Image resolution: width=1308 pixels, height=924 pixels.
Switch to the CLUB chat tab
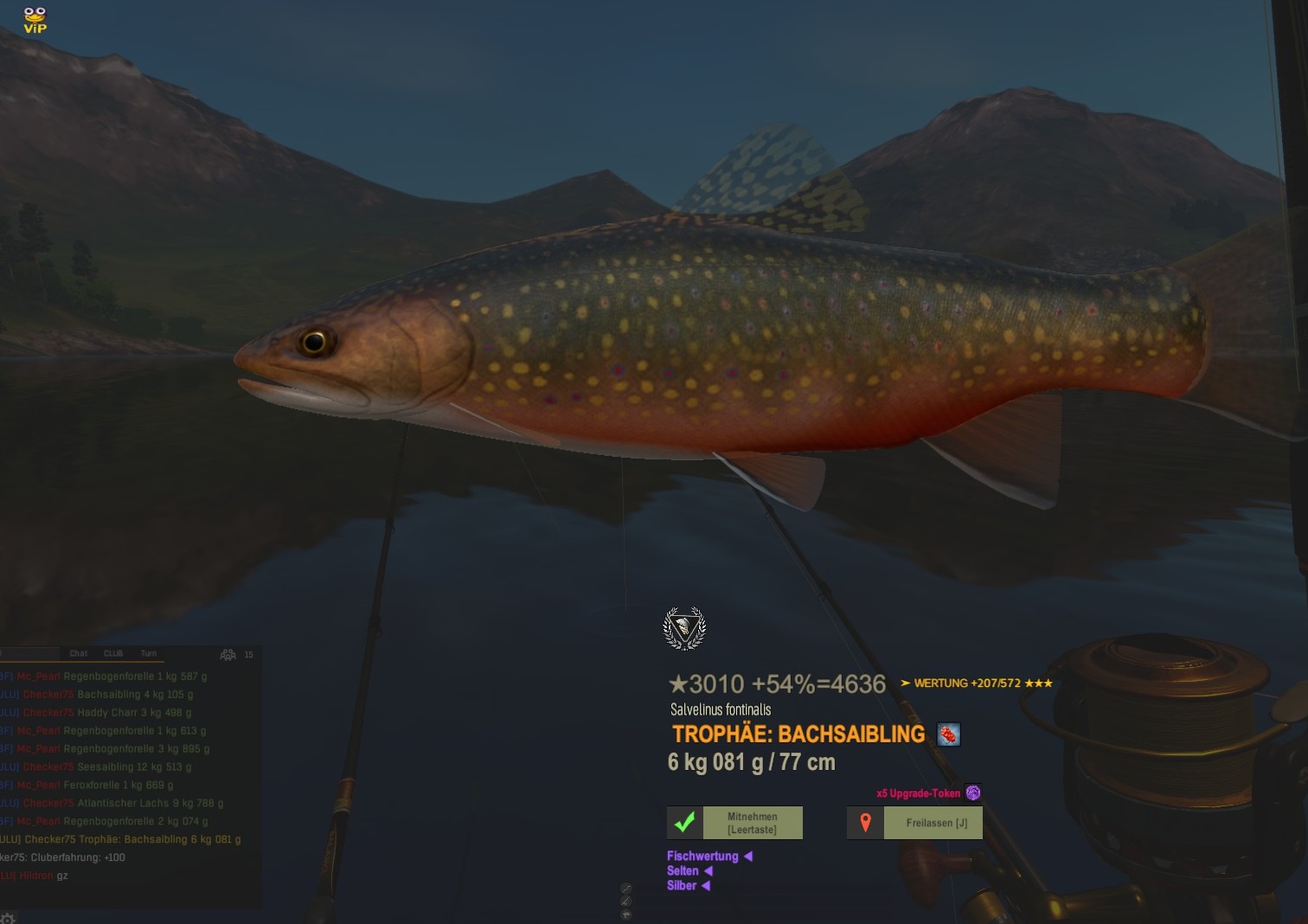[x=113, y=654]
